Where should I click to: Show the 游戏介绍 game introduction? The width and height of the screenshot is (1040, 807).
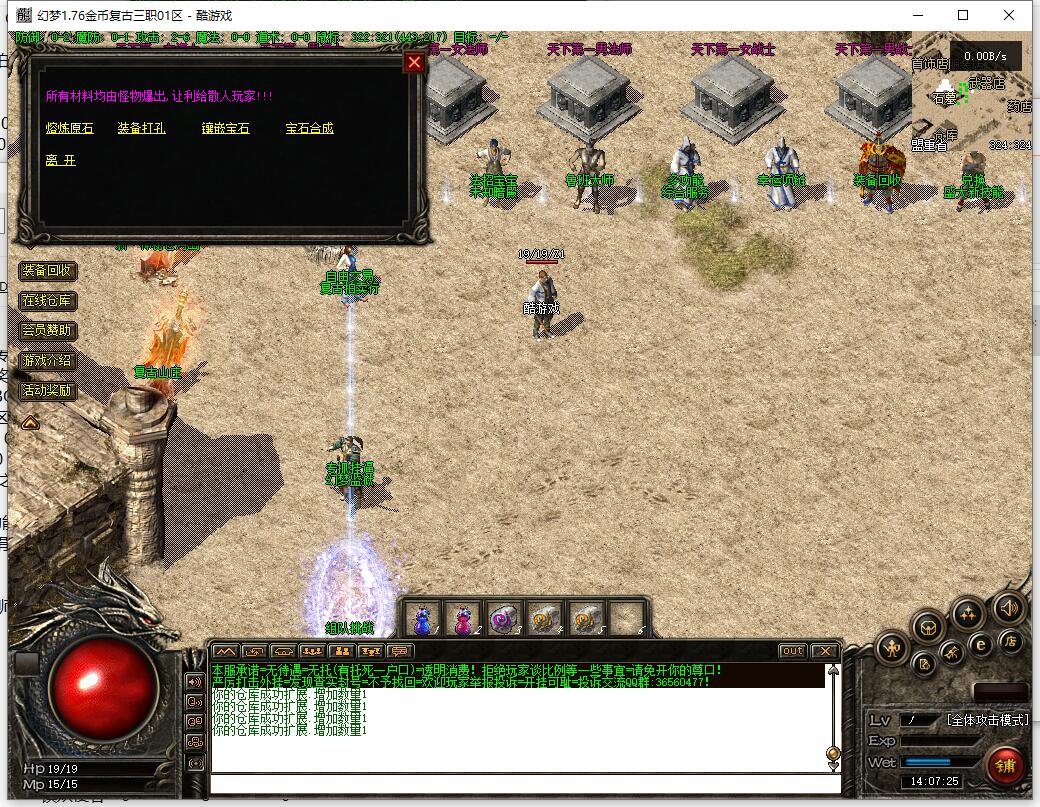48,361
